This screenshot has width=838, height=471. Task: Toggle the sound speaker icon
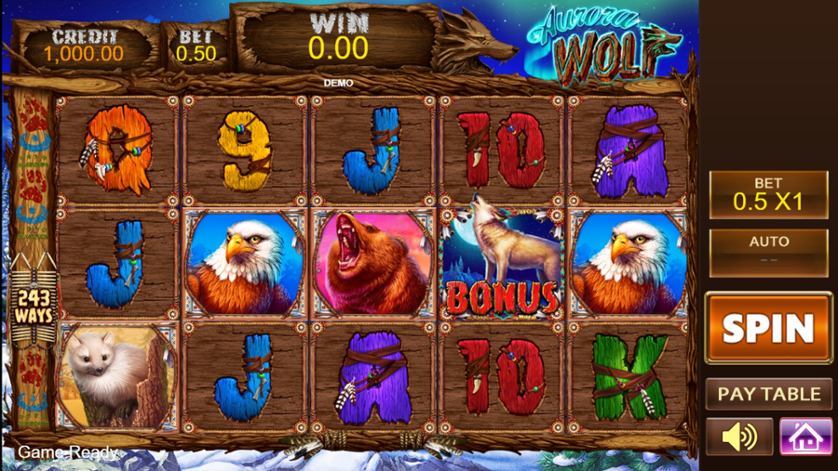739,437
